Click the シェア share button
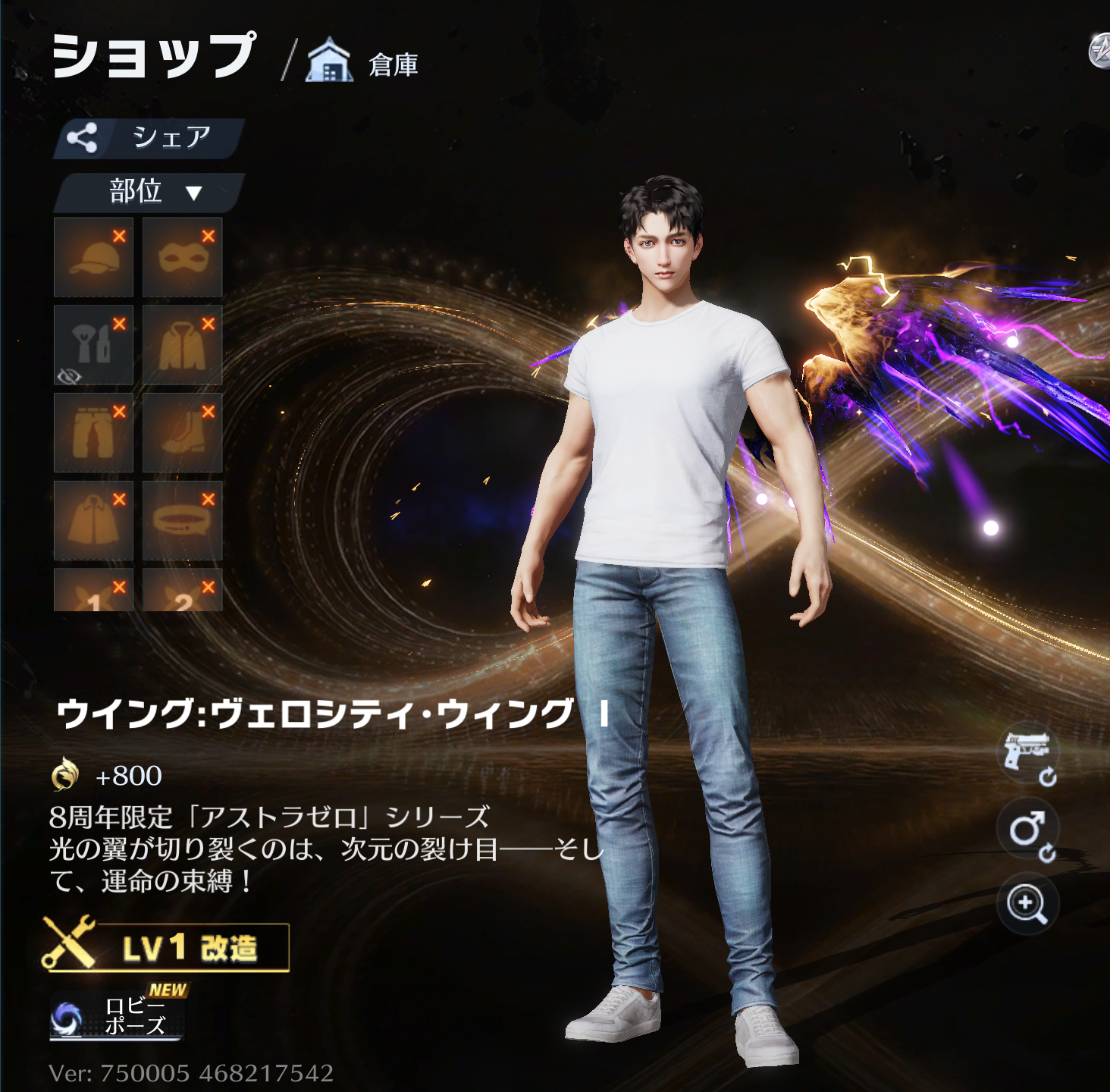 (x=149, y=138)
